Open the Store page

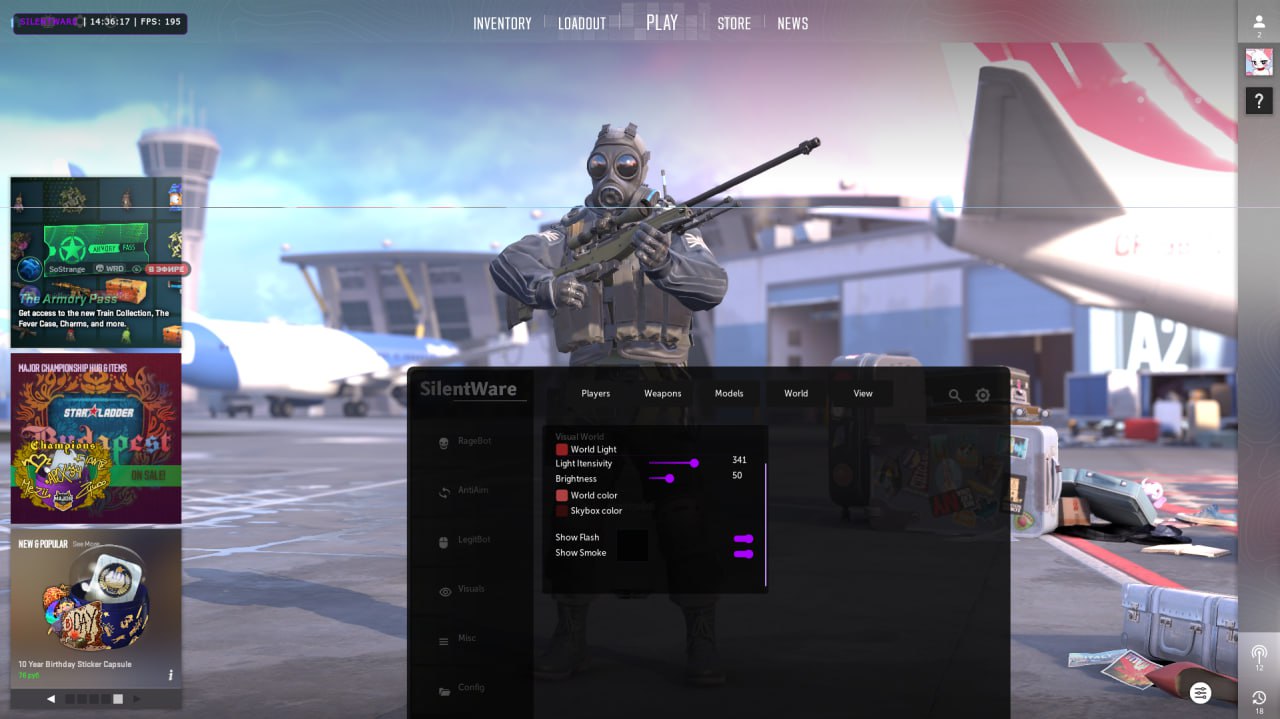734,23
